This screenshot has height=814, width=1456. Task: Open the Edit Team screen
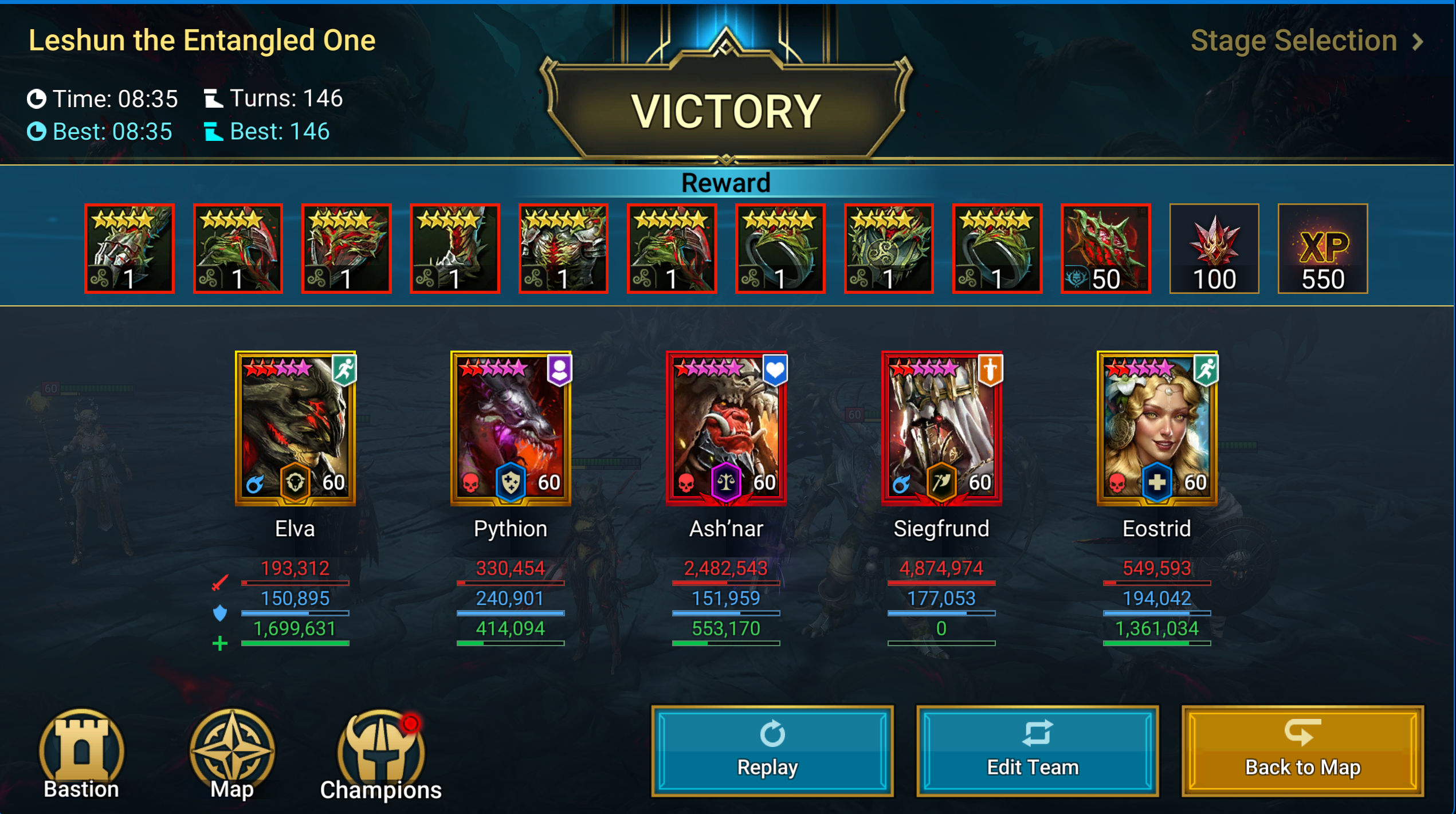tap(1037, 750)
